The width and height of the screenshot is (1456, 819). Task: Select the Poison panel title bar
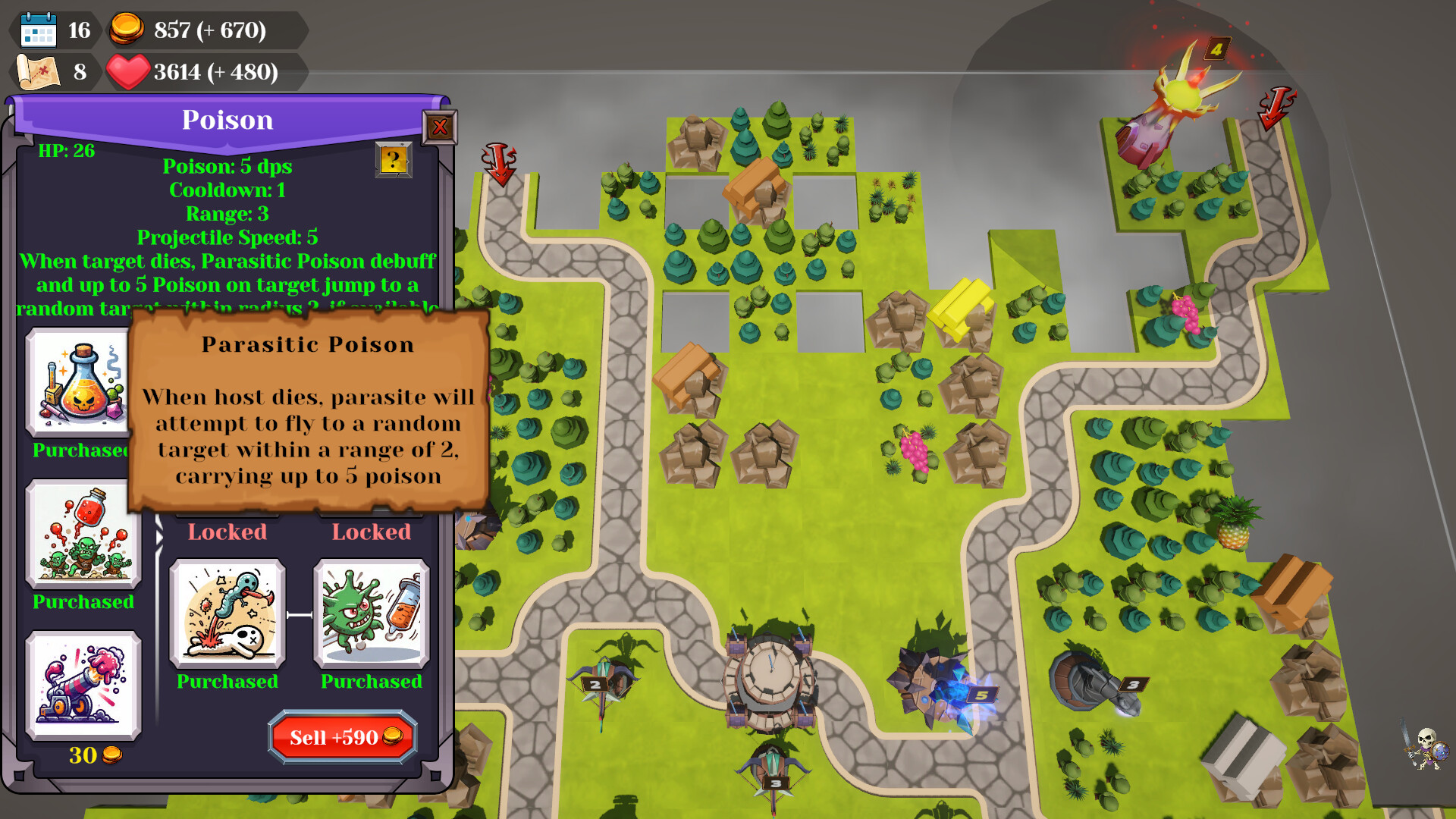(x=227, y=120)
